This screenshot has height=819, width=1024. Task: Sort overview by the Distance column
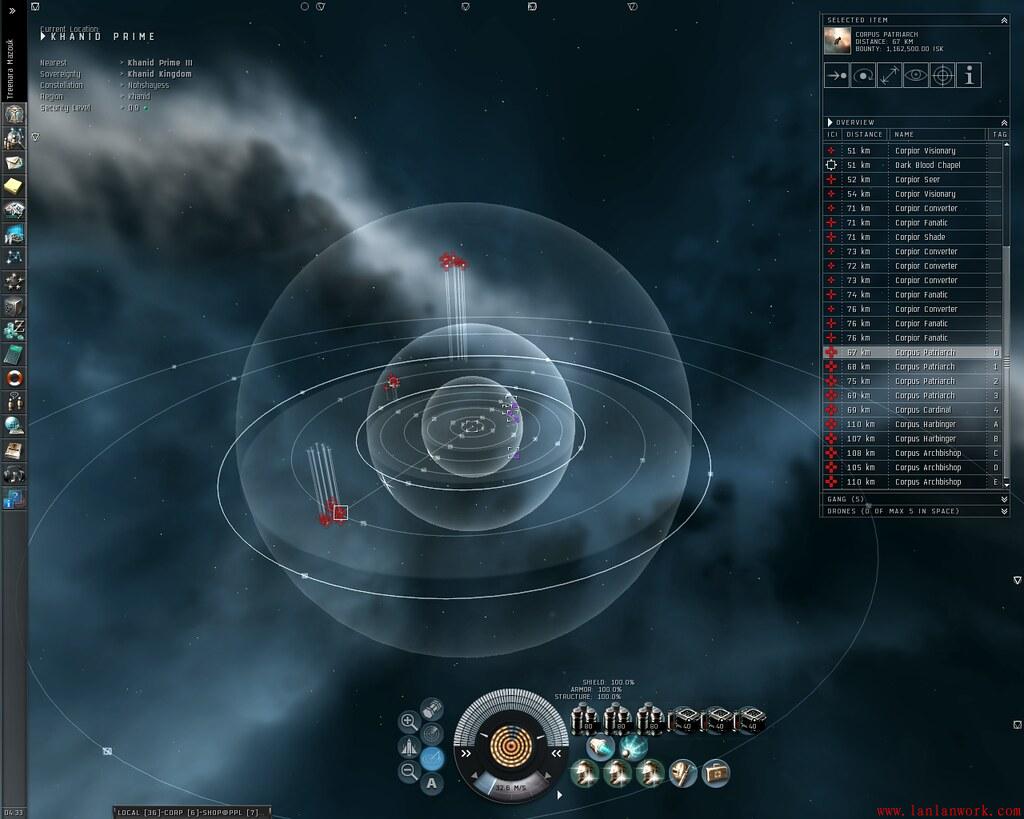pos(864,134)
